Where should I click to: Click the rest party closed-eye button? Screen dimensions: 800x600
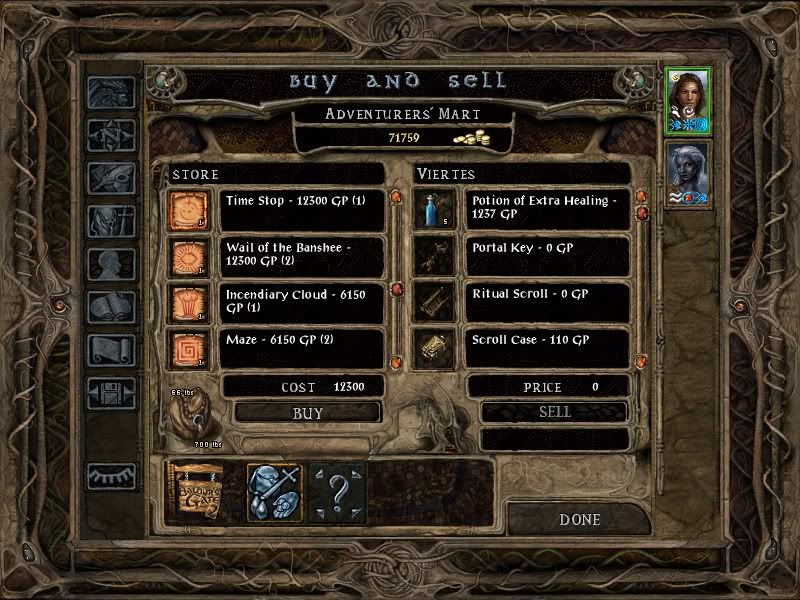click(110, 477)
